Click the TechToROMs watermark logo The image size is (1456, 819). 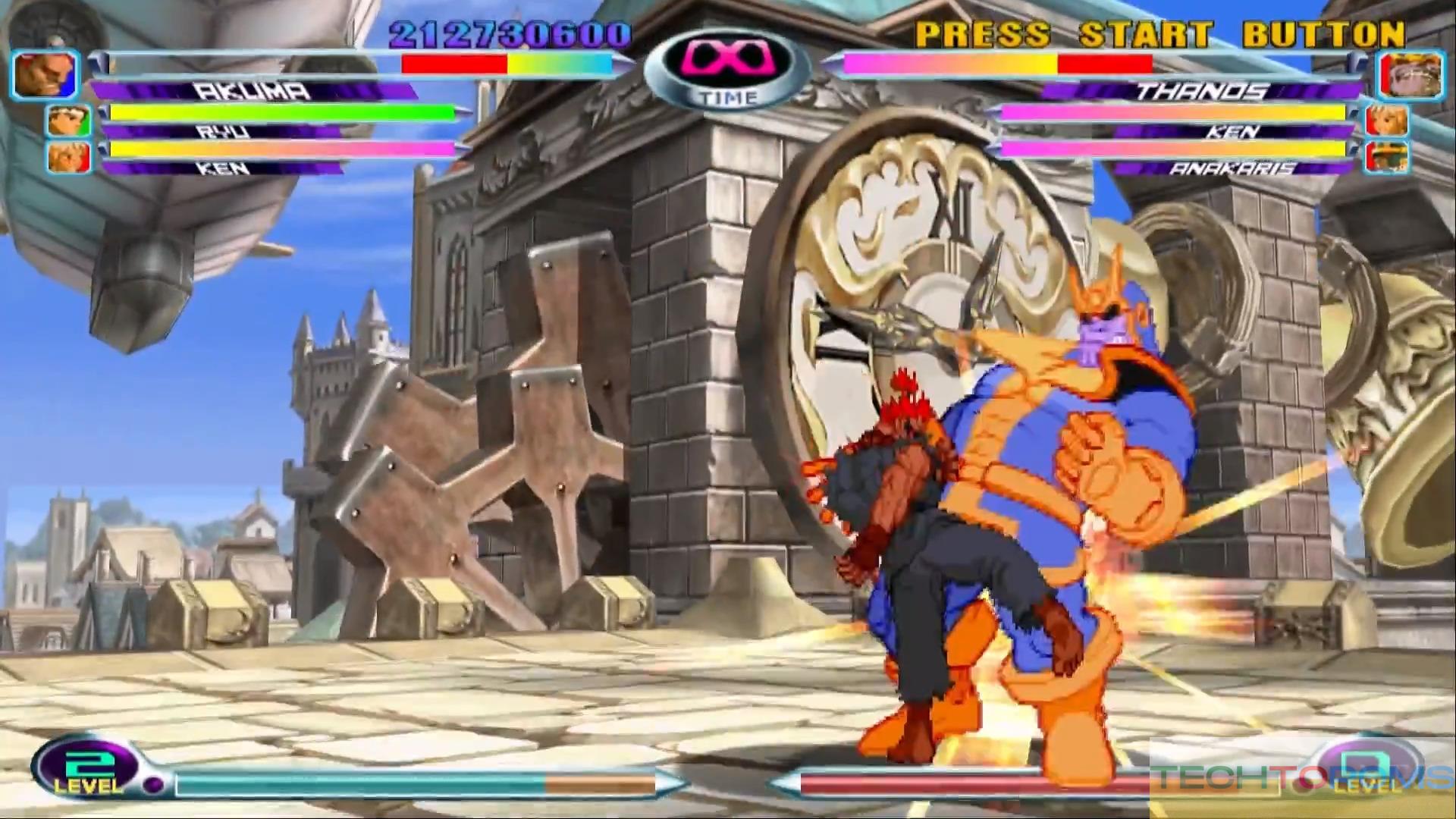pyautogui.click(x=1301, y=779)
